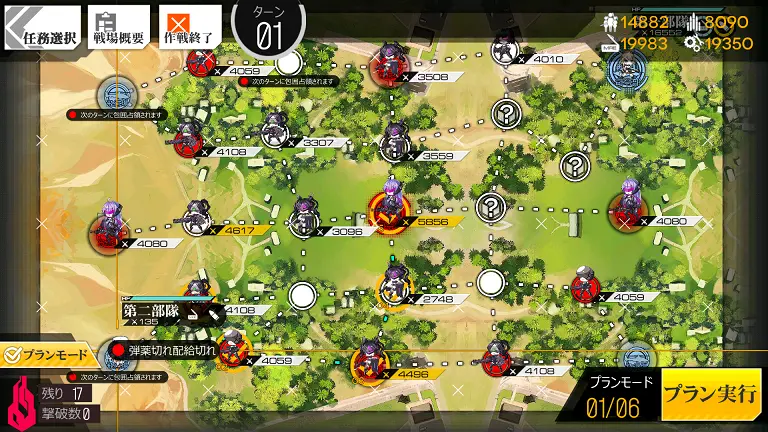
Task: Choose the enemy node labeled 3559
Action: pos(393,144)
